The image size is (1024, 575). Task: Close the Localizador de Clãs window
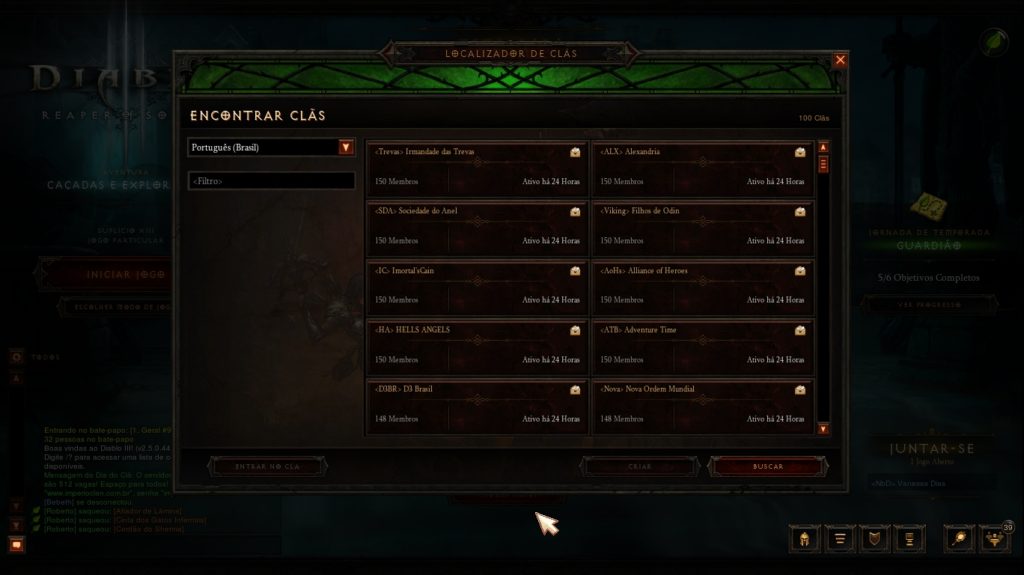(840, 60)
